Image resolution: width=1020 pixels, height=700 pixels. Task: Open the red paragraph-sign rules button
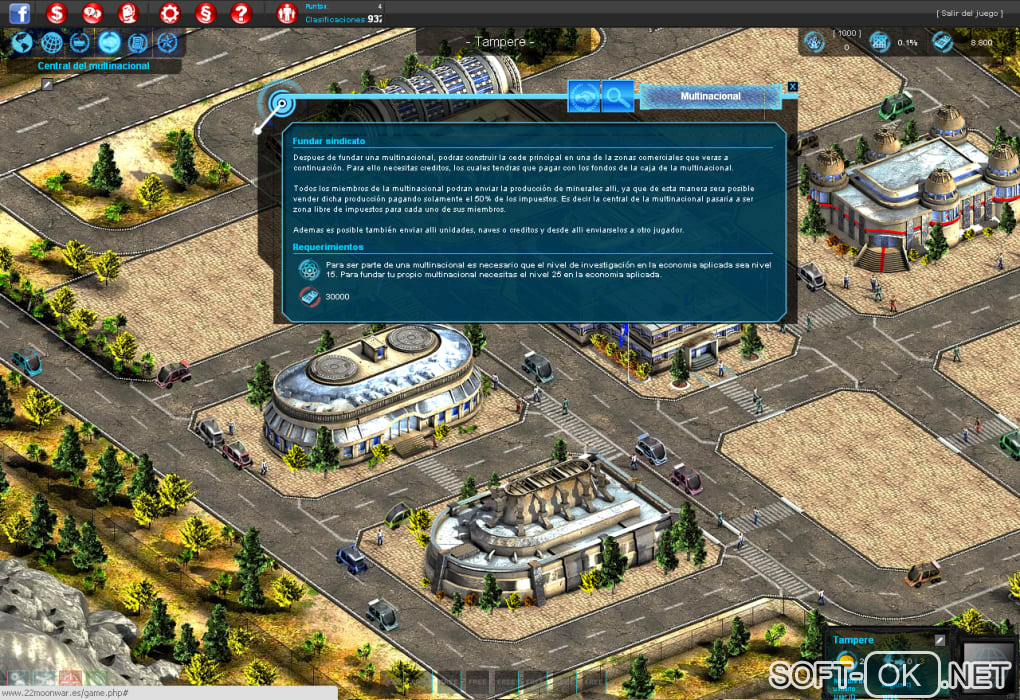pos(205,13)
